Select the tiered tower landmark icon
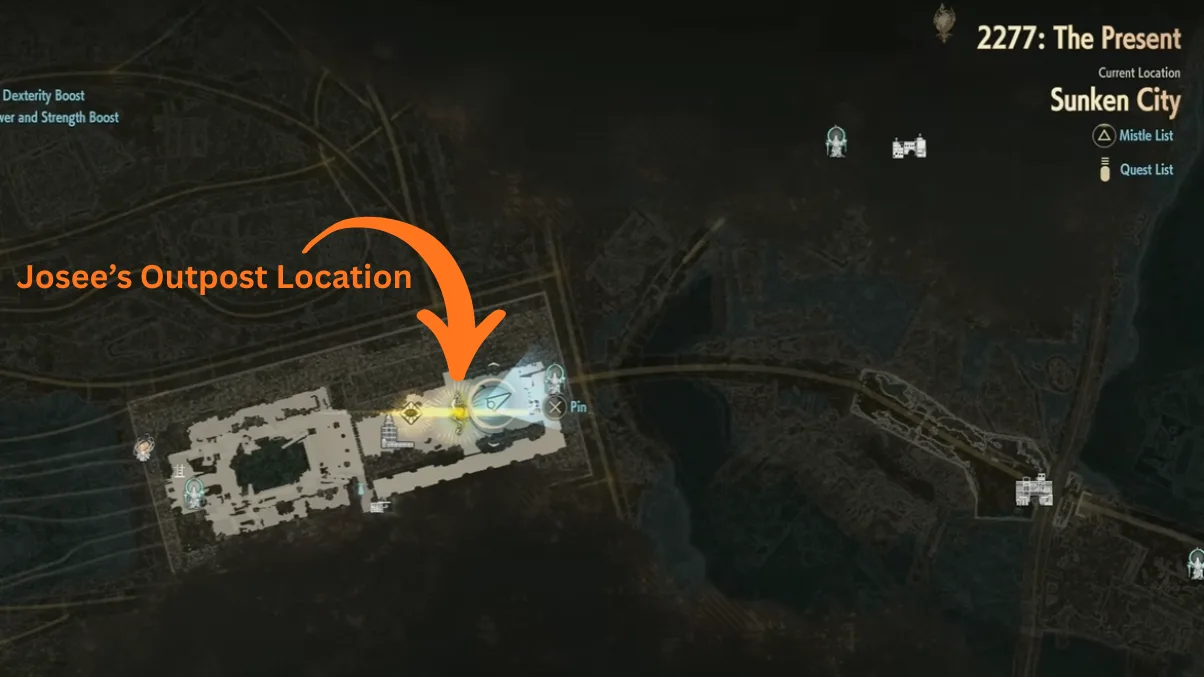This screenshot has width=1204, height=677. [386, 432]
